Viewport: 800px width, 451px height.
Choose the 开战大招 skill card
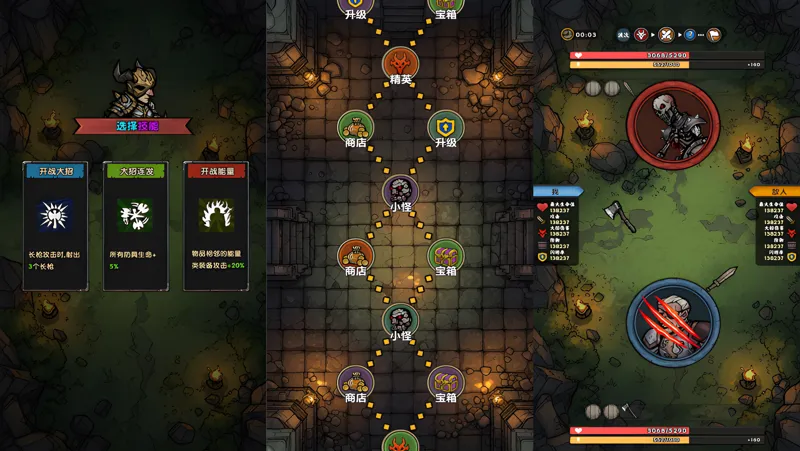tap(55, 225)
